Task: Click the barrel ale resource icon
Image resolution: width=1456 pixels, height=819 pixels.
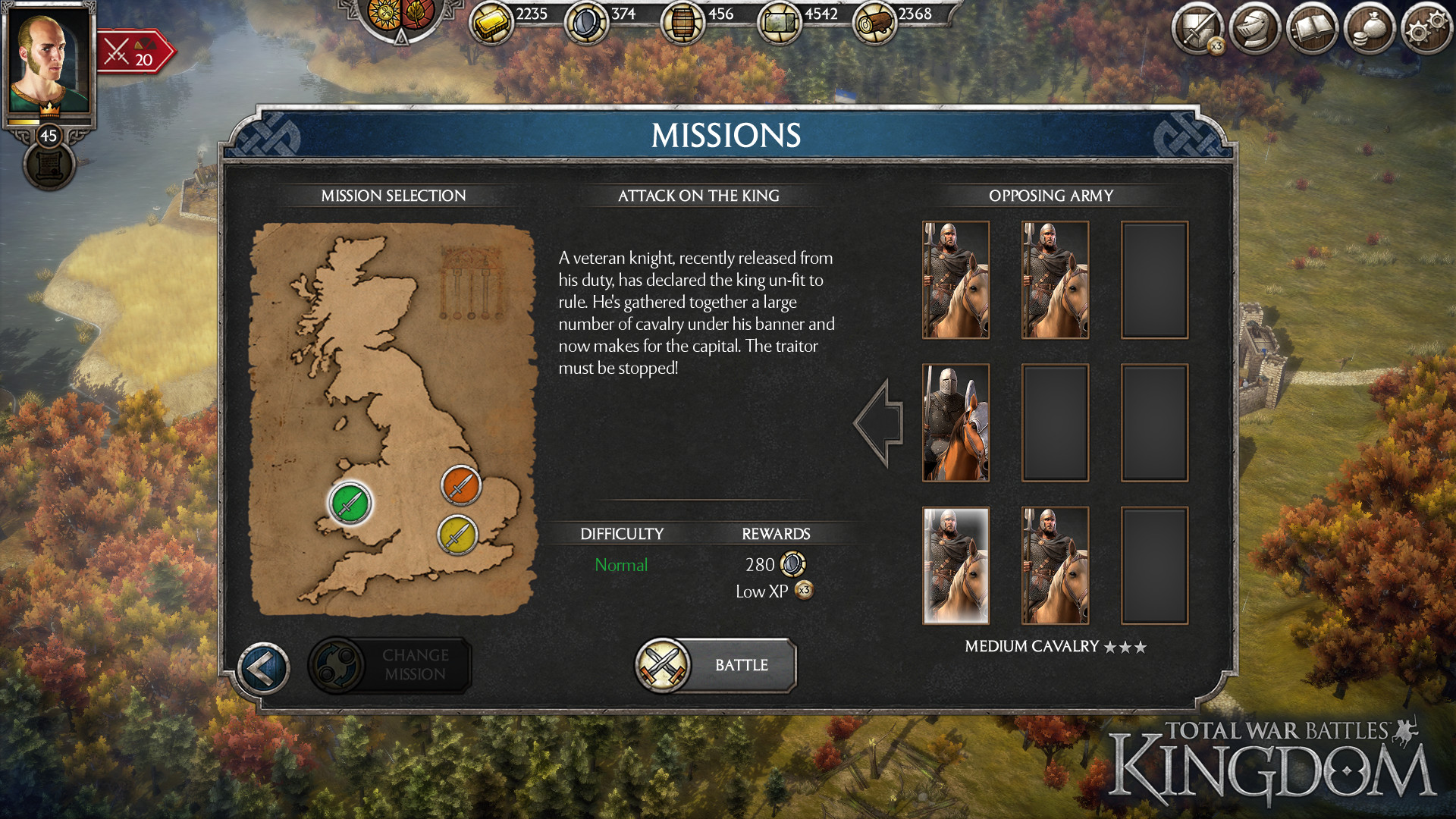Action: (682, 19)
